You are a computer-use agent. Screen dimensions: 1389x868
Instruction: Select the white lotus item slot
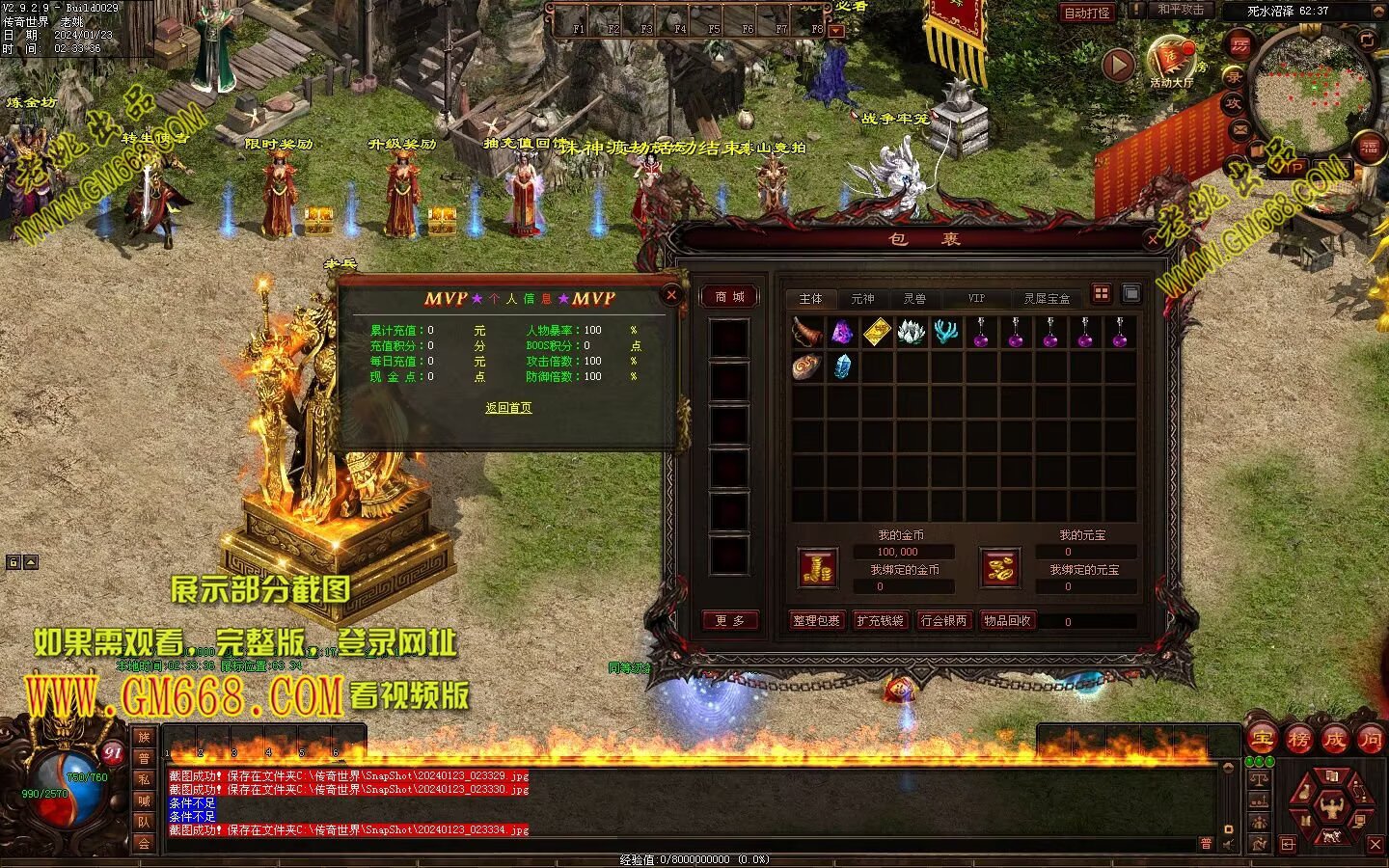912,333
